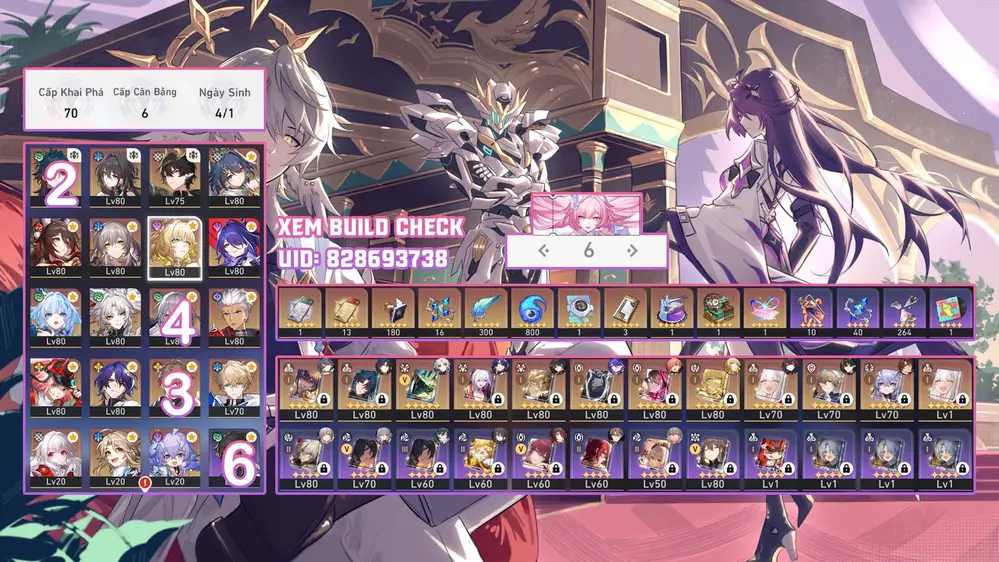Screen dimensions: 999x562
Task: Choose the highlighted blonde Lv80 character
Action: pyautogui.click(x=175, y=246)
